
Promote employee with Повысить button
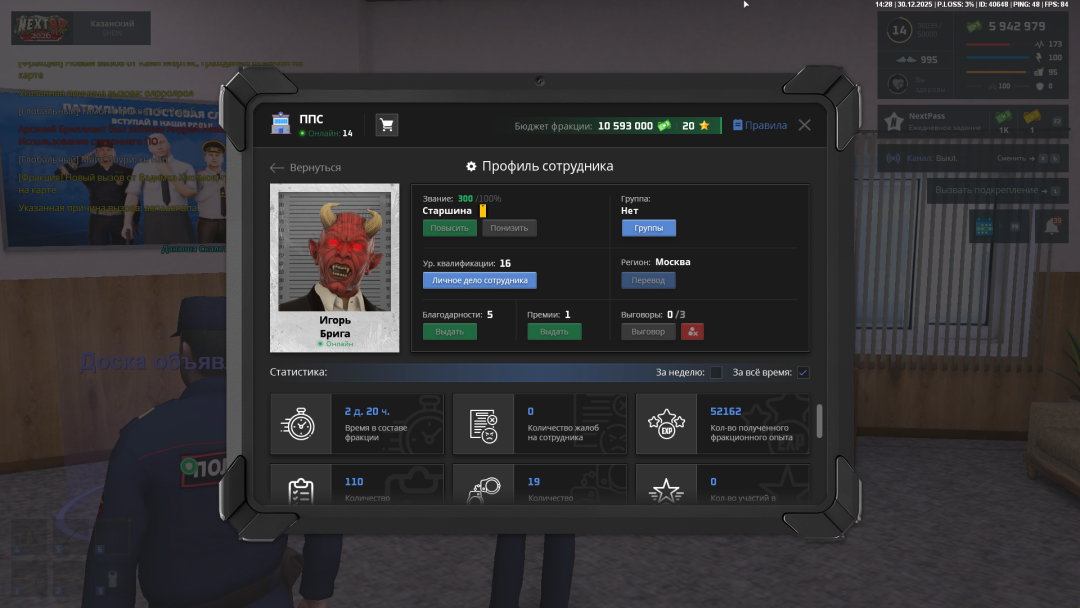[x=449, y=228]
